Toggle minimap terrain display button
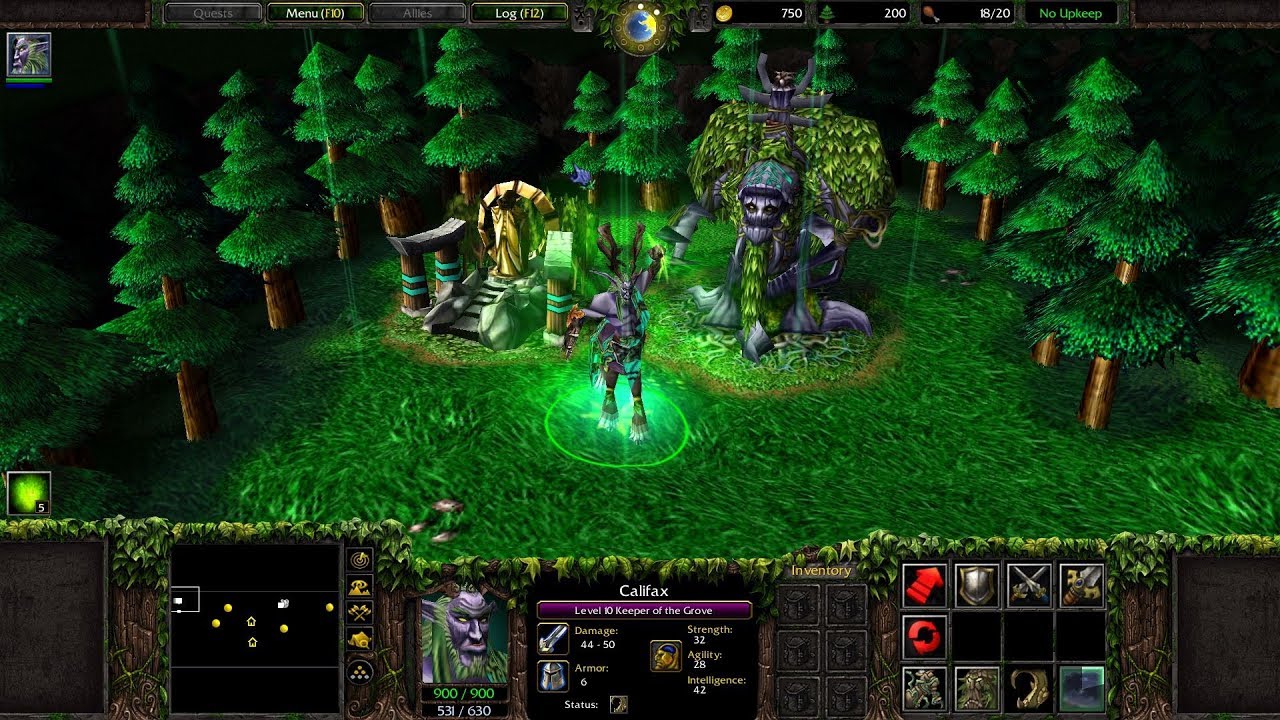 [360, 588]
